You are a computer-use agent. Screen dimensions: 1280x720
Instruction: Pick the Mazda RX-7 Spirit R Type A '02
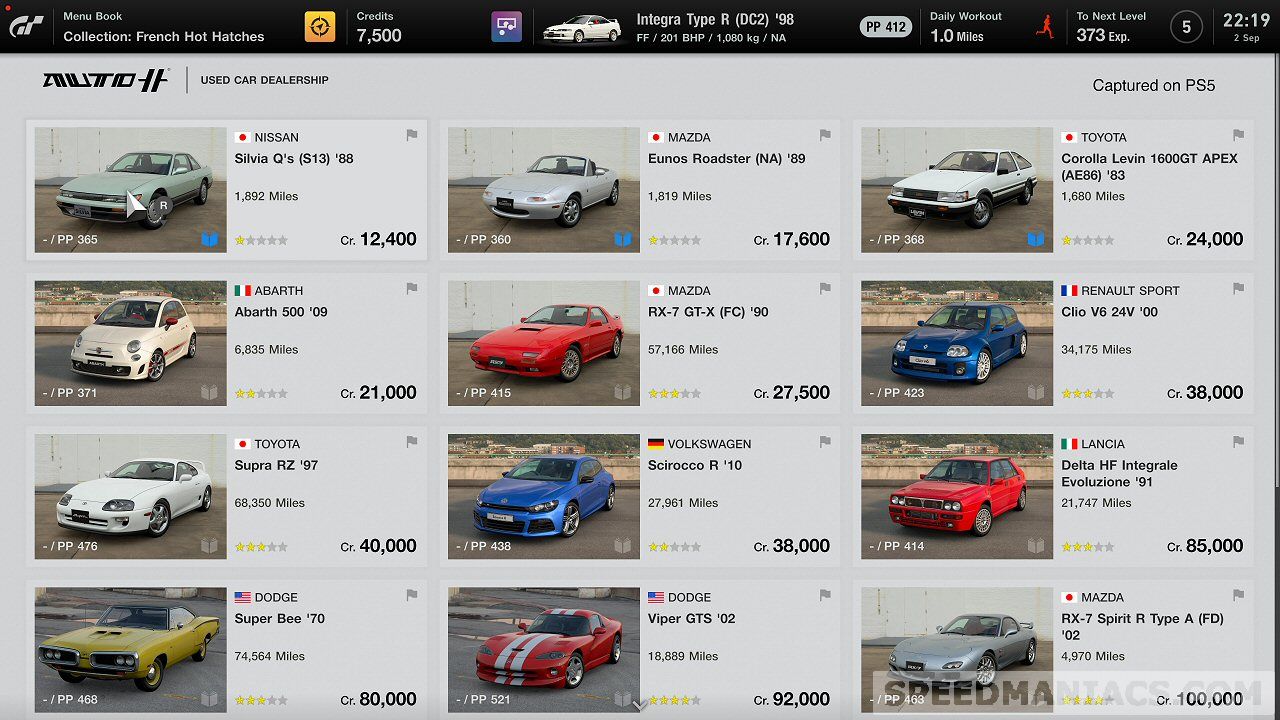pos(1053,649)
